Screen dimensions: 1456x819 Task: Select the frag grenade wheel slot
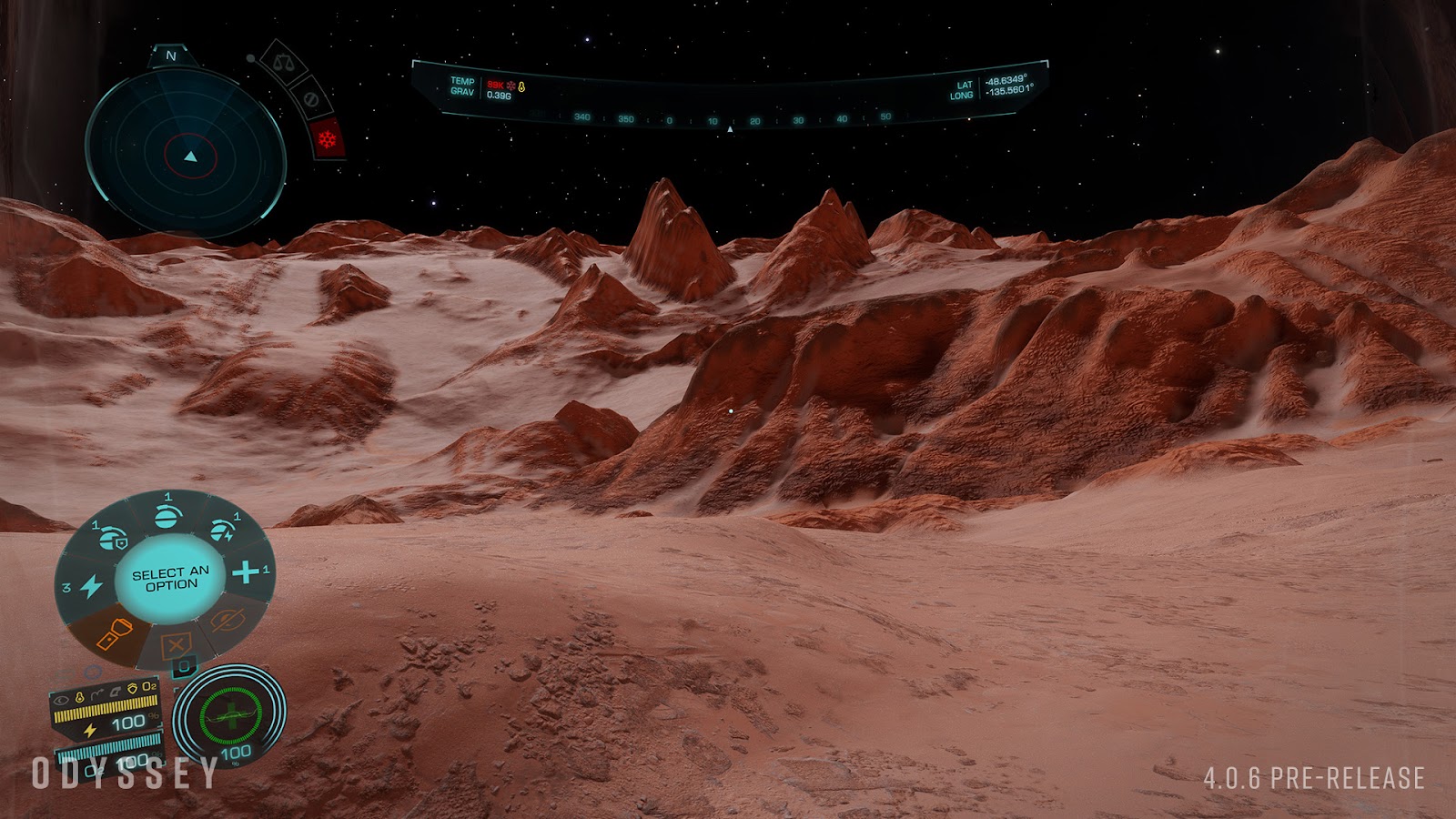point(167,516)
